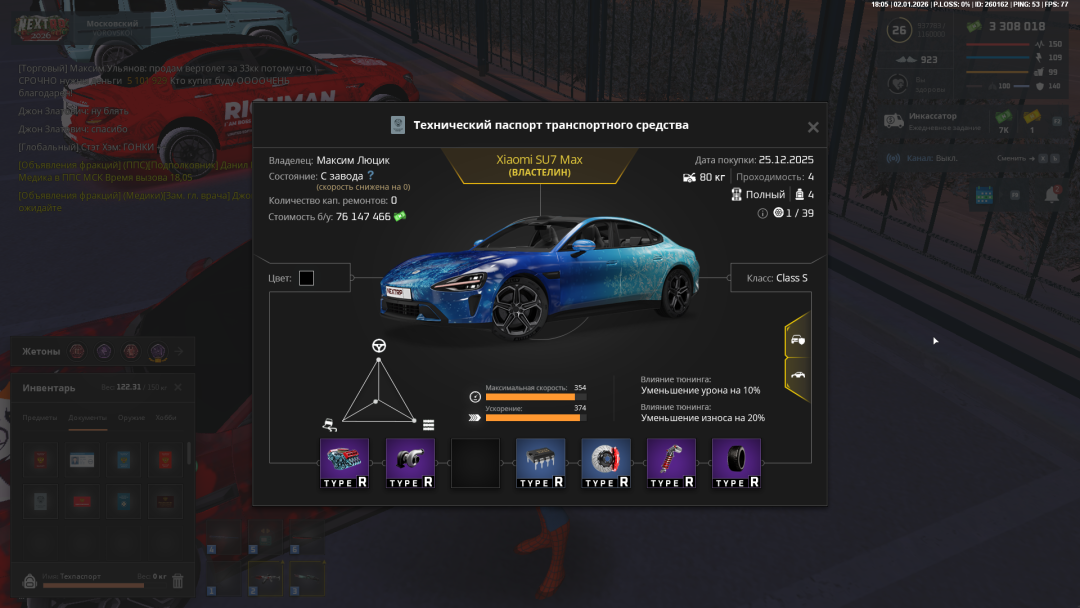Open the notifications bell icon
This screenshot has height=608, width=1080.
coord(1052,195)
